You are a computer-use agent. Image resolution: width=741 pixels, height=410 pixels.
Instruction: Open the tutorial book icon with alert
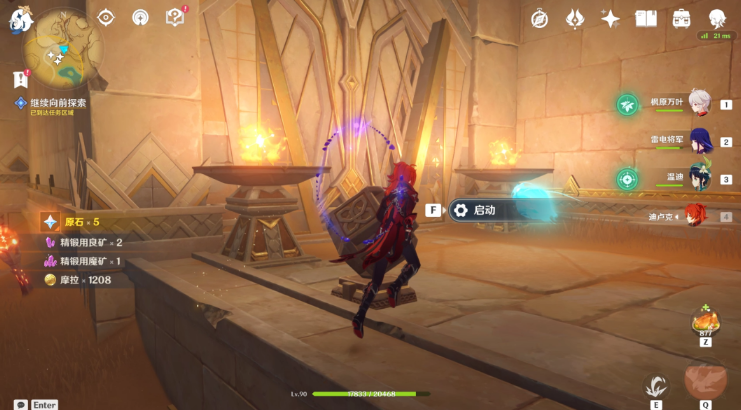175,17
